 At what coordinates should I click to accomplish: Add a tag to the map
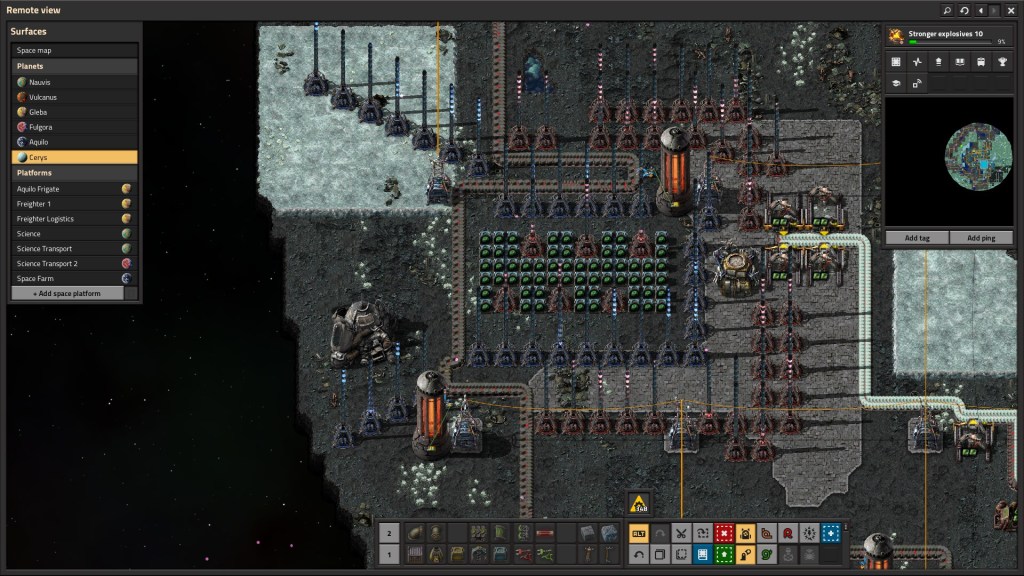point(917,238)
